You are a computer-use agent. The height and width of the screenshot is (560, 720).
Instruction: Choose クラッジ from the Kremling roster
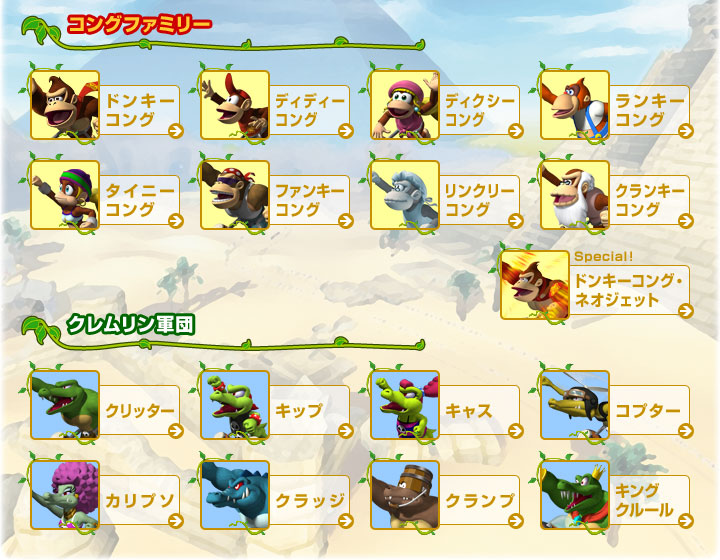275,496
